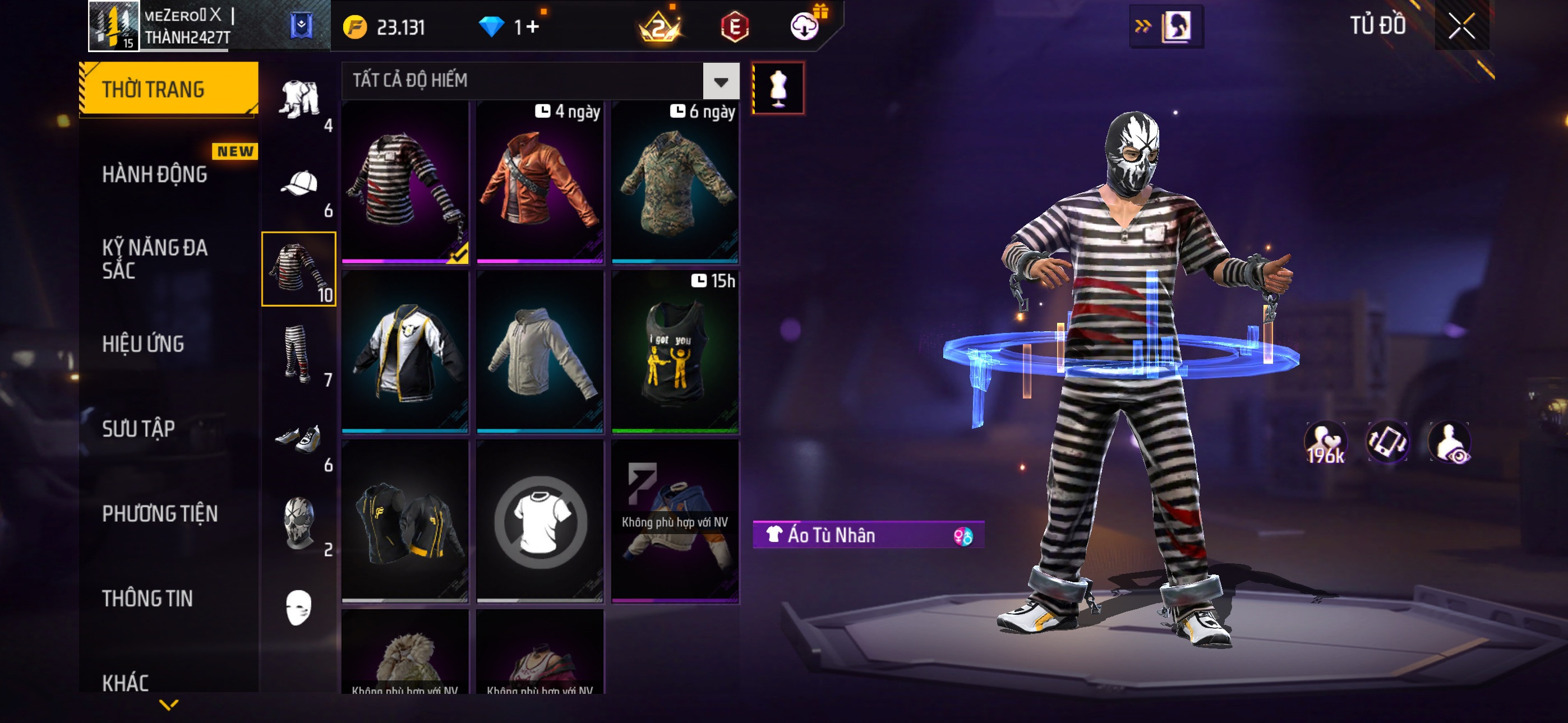
Task: Select the hat category icon
Action: click(x=299, y=183)
